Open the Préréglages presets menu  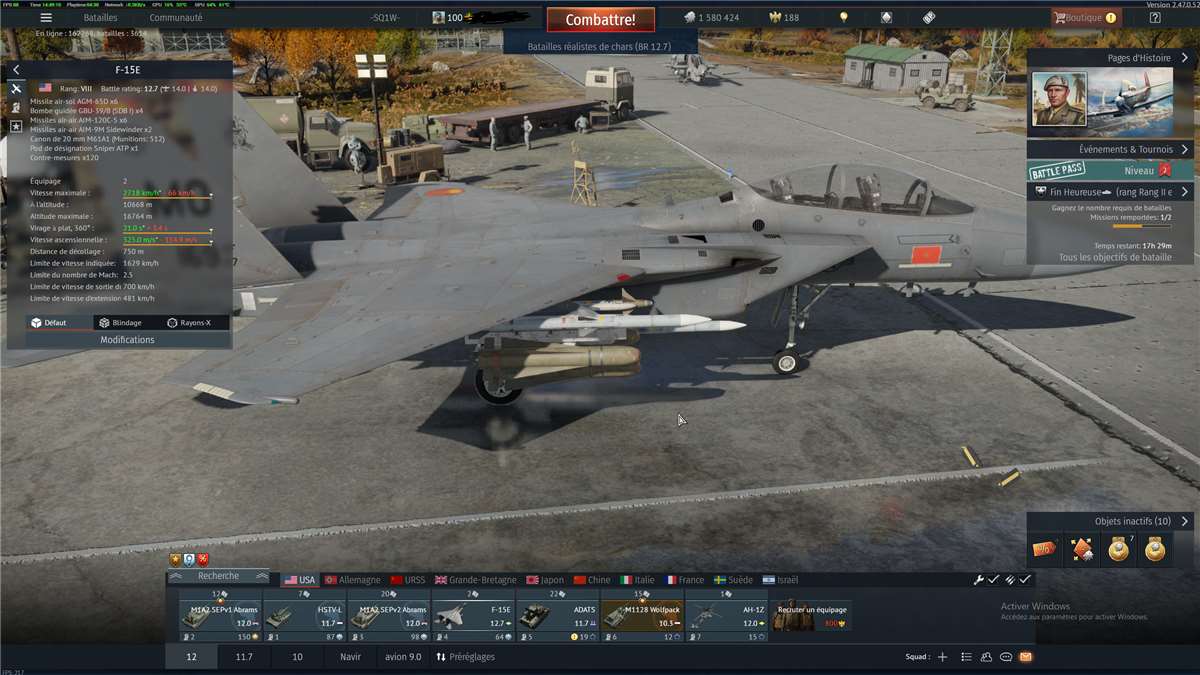[466, 657]
